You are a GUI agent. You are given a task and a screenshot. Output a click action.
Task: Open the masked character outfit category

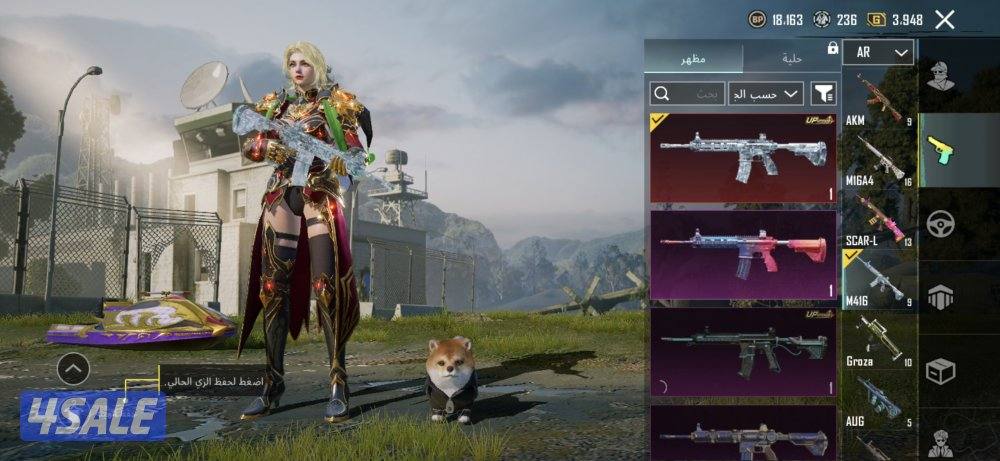940,75
